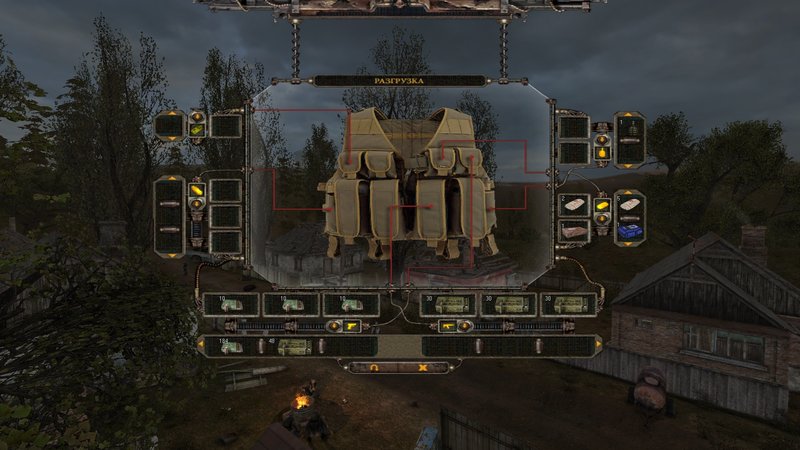Image resolution: width=800 pixels, height=450 pixels.
Task: Choose the brown ration pack slot
Action: [573, 229]
